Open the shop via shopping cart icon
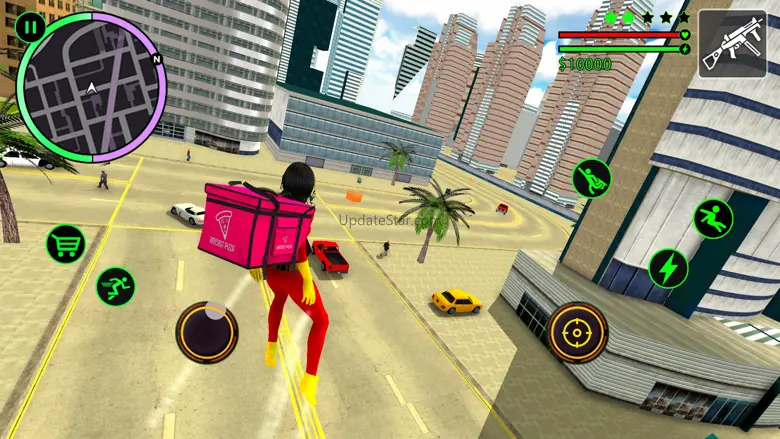Viewport: 780px width, 439px height. (x=65, y=244)
